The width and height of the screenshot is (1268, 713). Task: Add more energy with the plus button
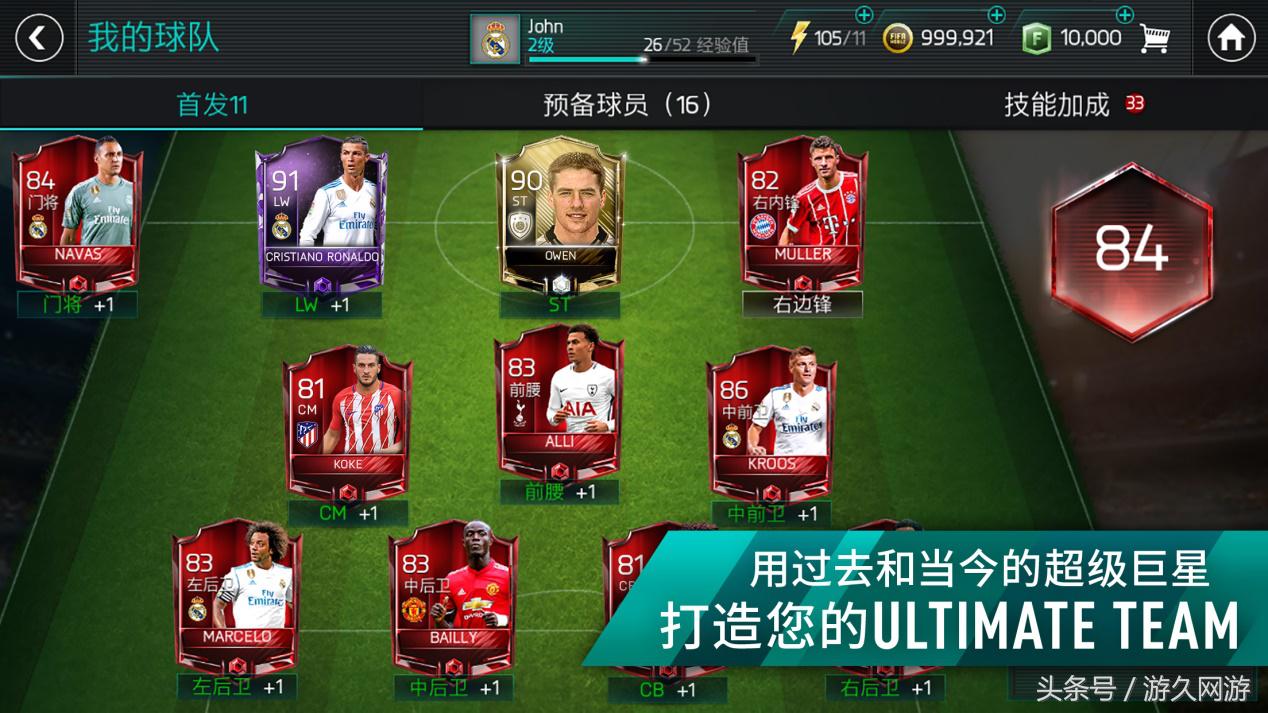click(x=864, y=15)
